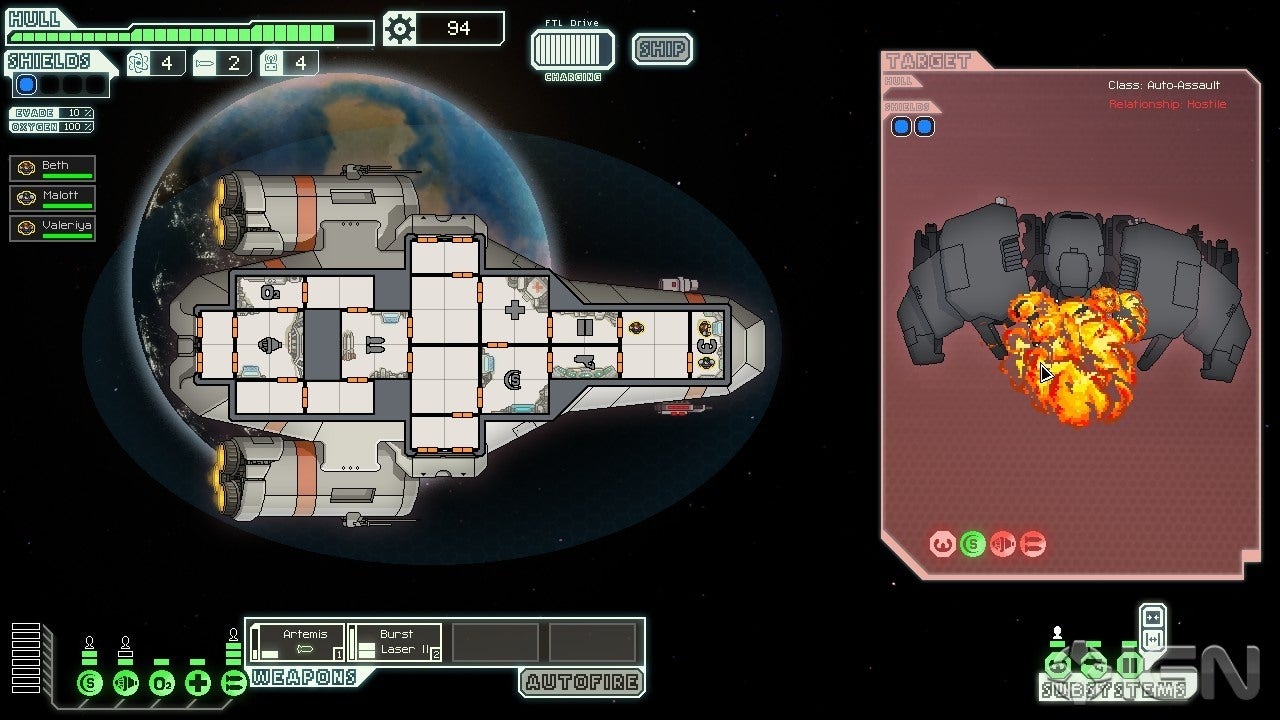Close all doors with the top door button

click(x=1152, y=618)
